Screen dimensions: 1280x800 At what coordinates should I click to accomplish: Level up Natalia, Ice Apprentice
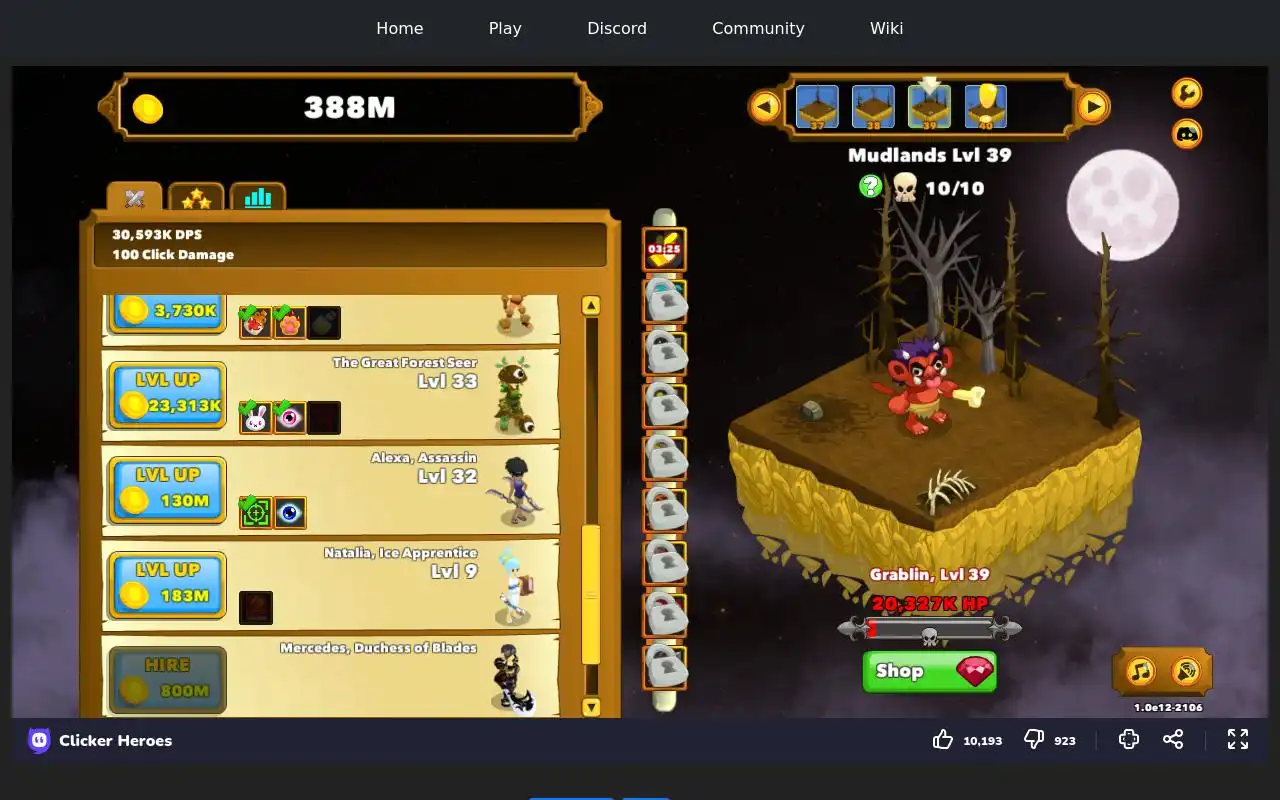(167, 584)
